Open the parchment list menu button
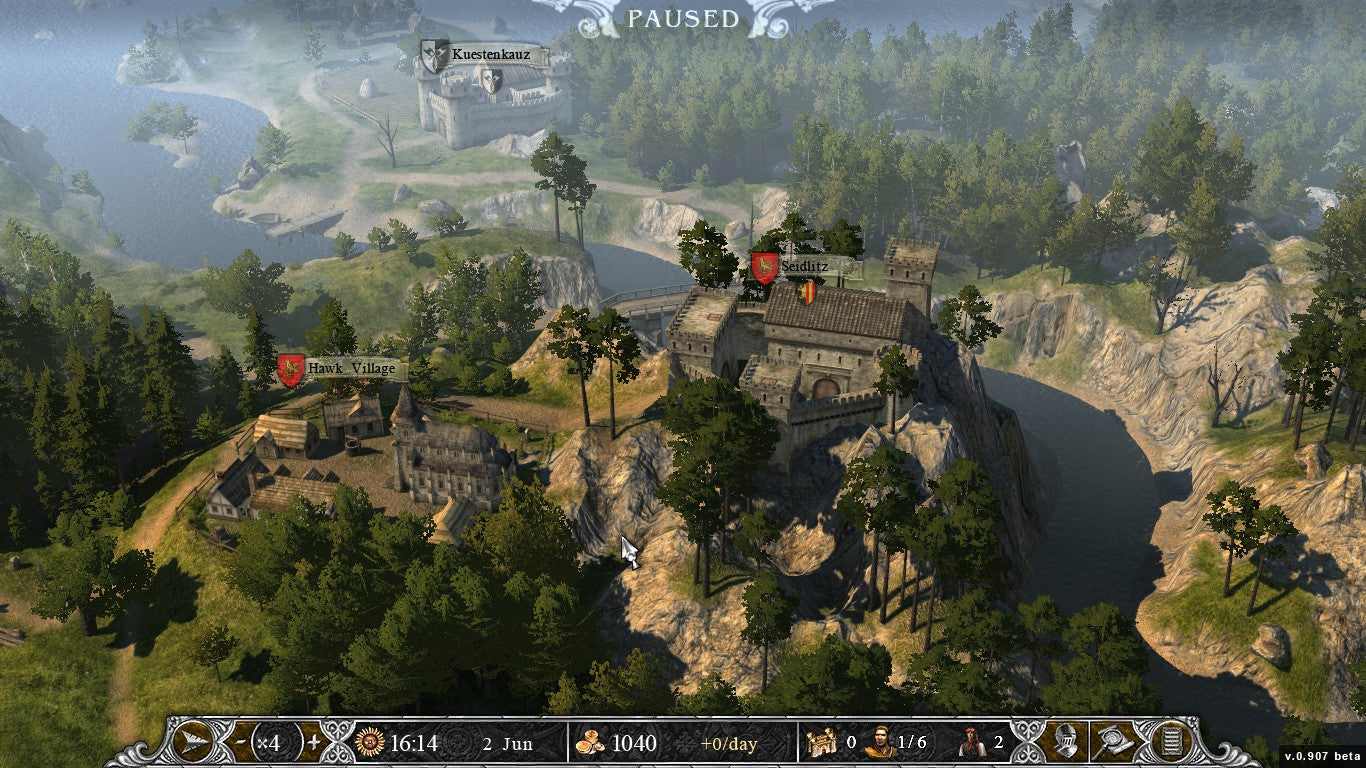The image size is (1366, 768). pos(1165,742)
